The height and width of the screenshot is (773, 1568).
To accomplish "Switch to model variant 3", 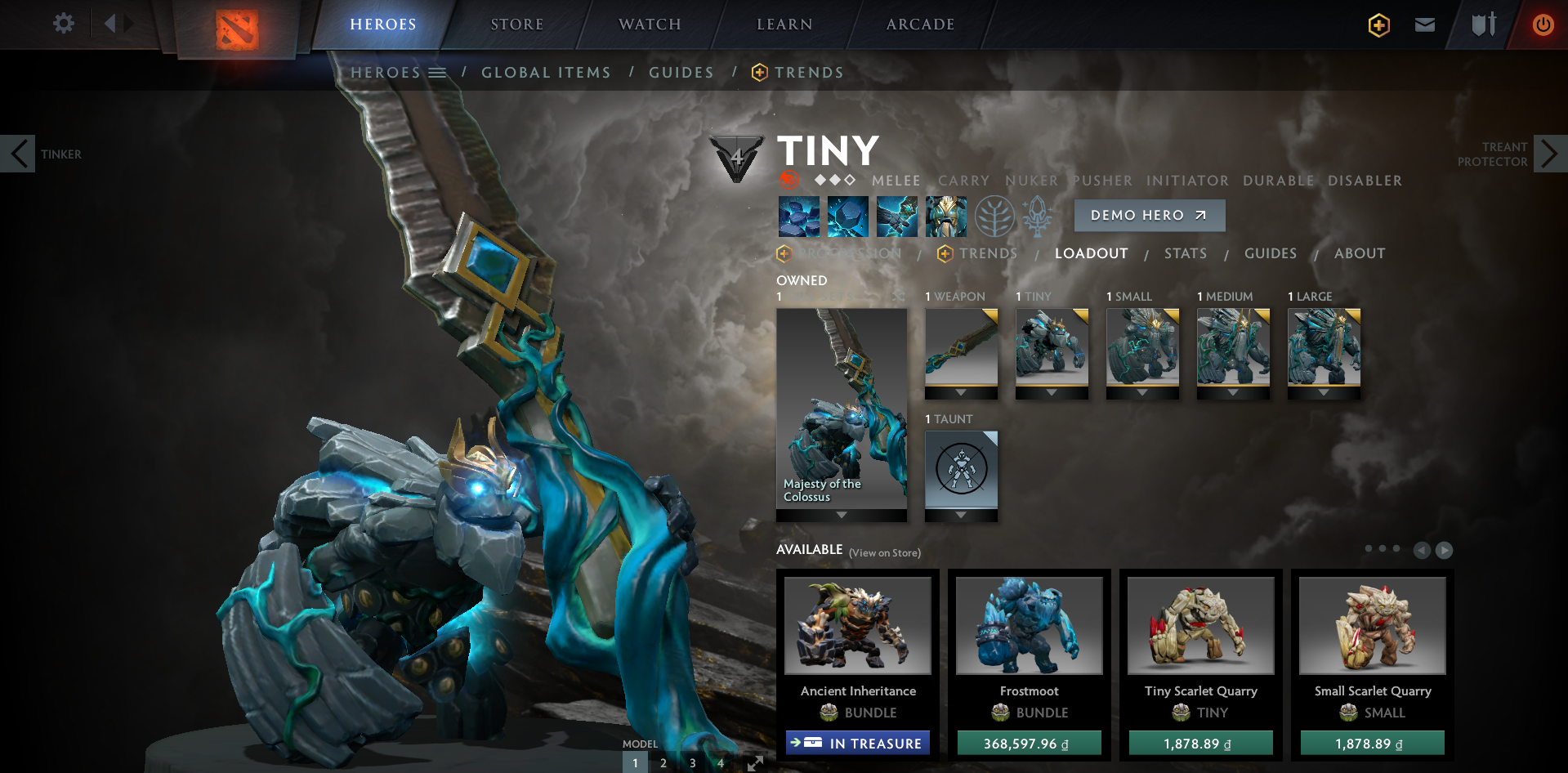I will coord(692,762).
